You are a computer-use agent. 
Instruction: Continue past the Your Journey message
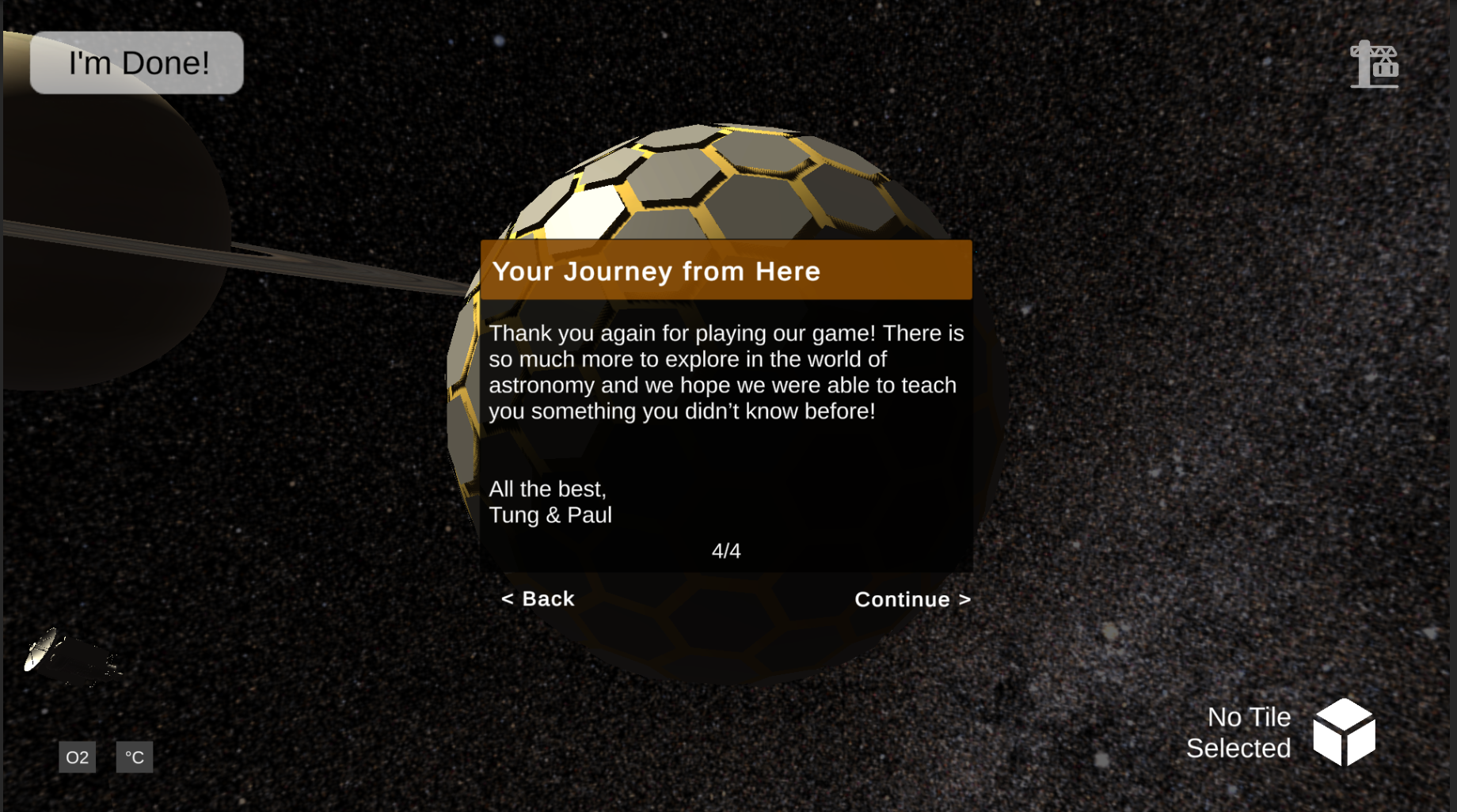(x=912, y=600)
